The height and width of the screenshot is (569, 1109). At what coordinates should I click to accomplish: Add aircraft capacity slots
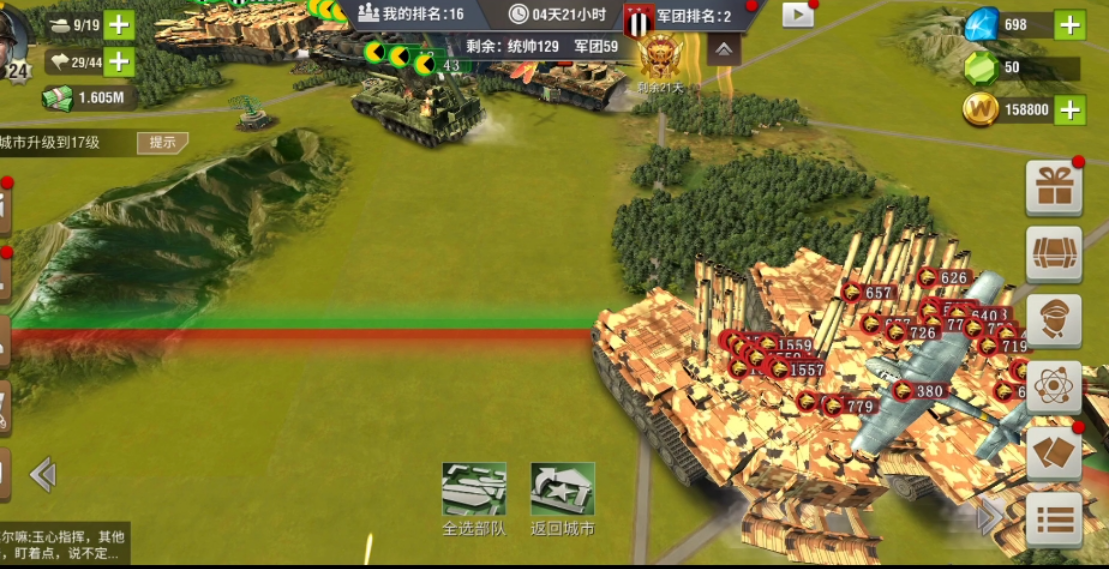point(119,62)
